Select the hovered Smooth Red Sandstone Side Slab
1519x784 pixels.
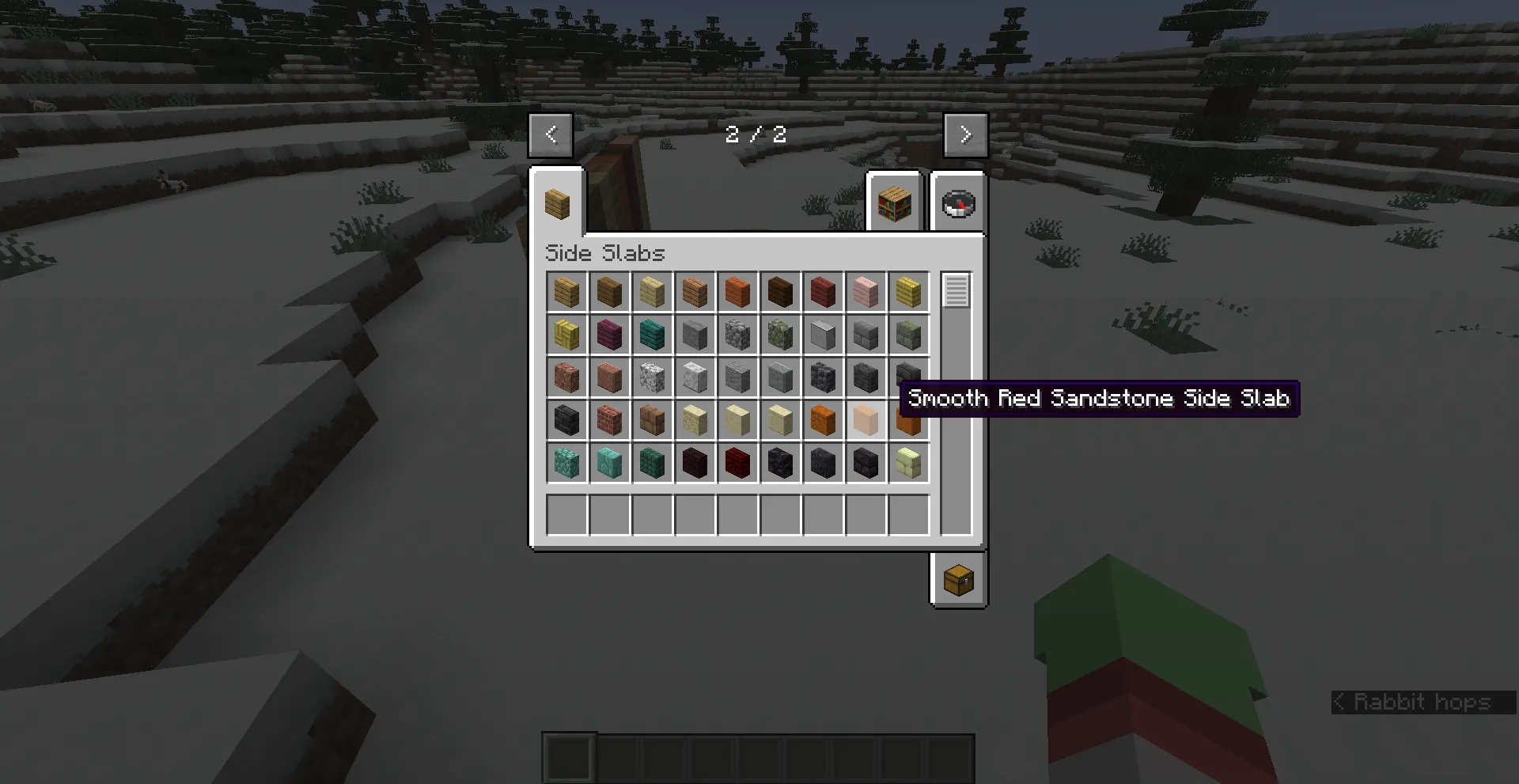click(x=866, y=421)
